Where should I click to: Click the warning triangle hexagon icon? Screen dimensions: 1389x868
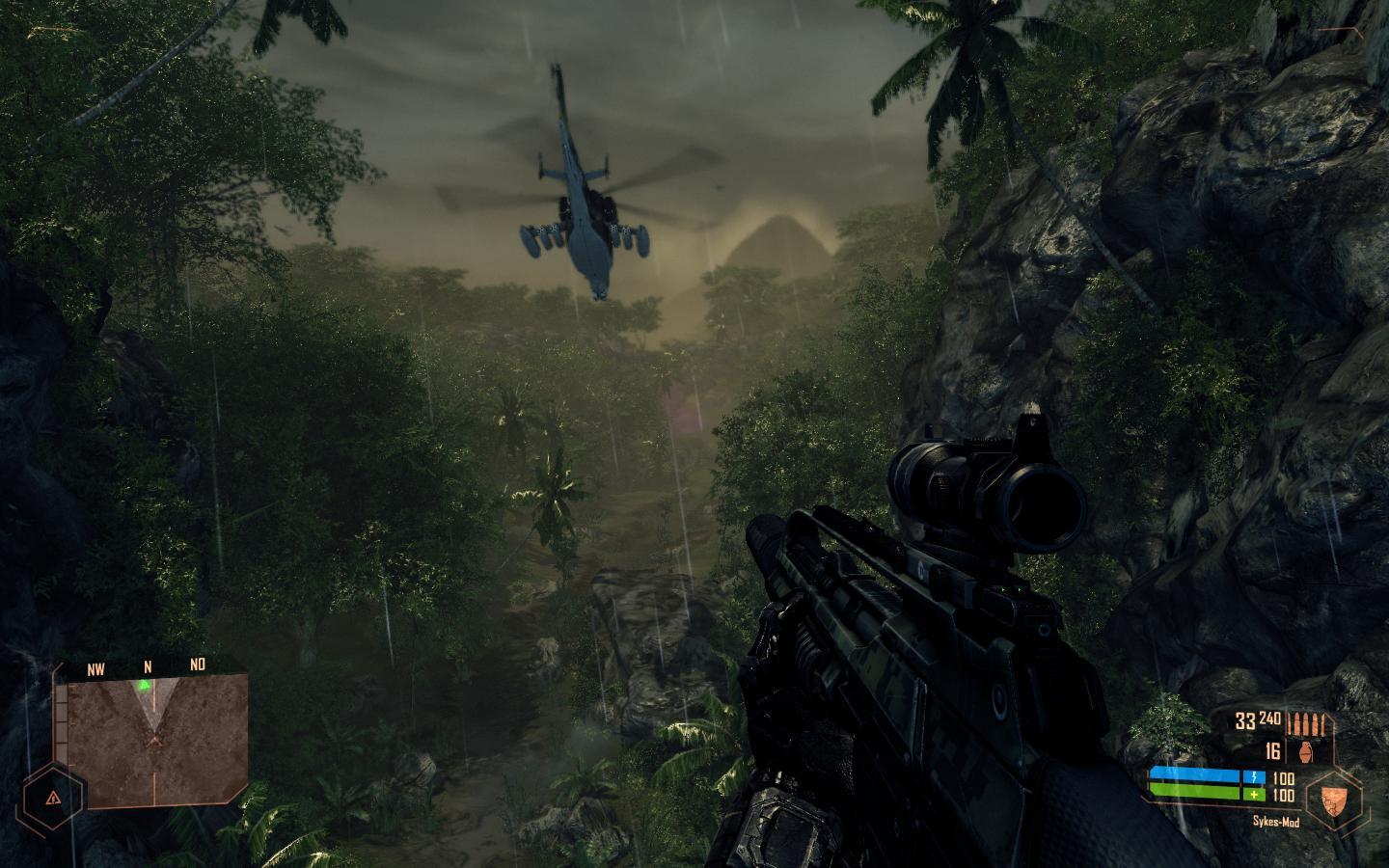51,799
